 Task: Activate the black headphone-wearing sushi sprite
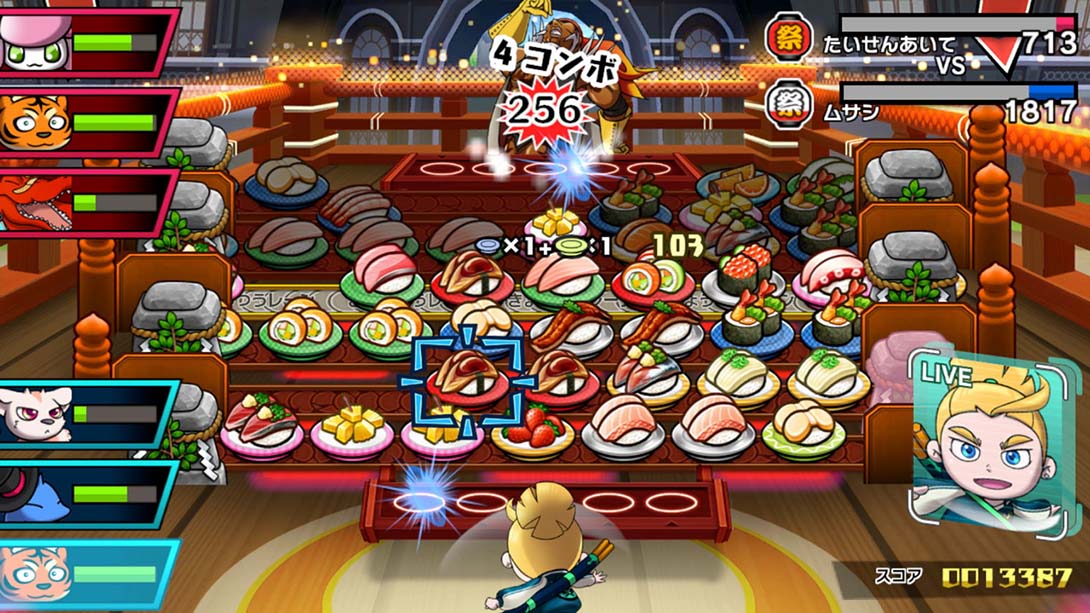point(30,494)
